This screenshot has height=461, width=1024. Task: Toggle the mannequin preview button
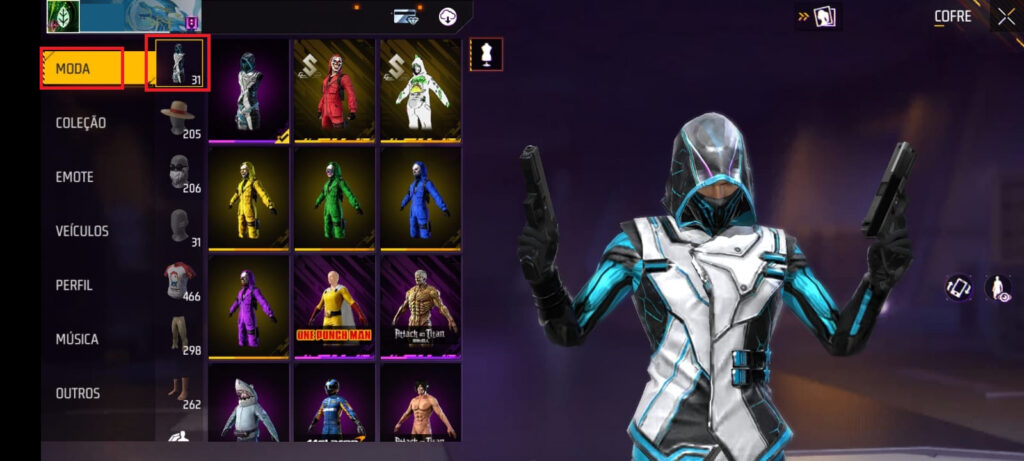tap(486, 55)
